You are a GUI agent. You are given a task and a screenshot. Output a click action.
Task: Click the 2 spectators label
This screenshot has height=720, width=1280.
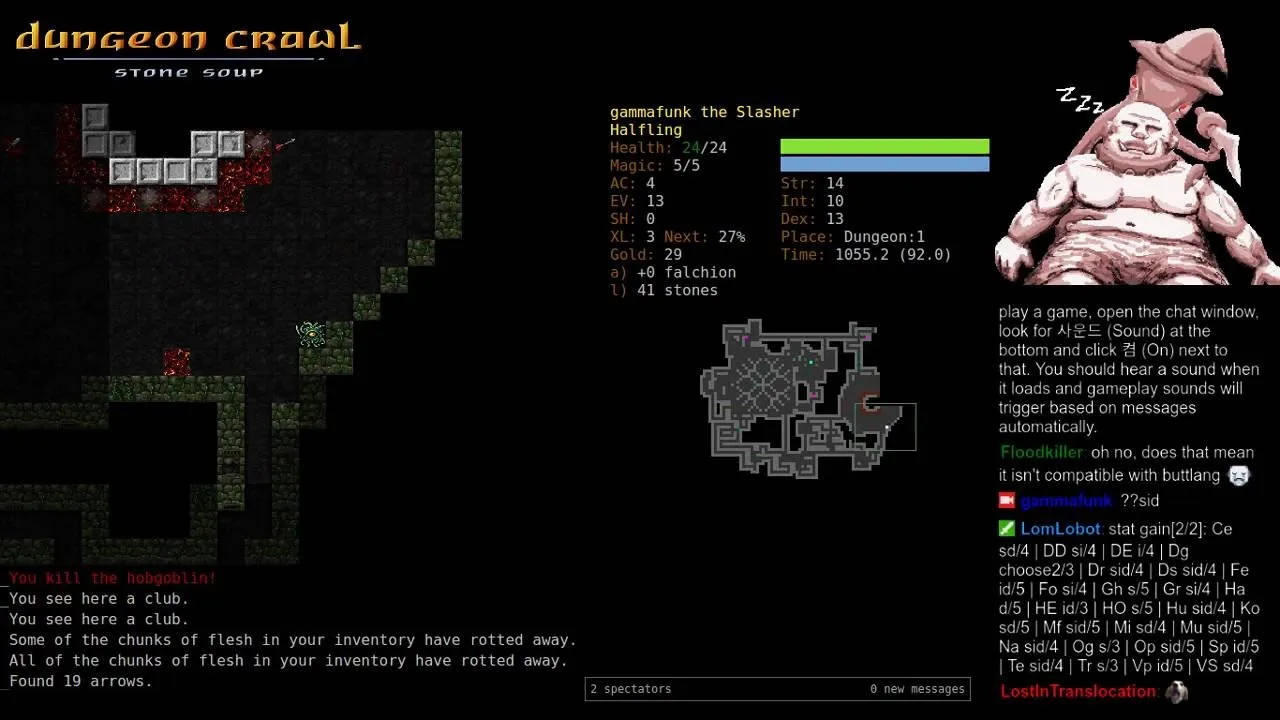631,689
